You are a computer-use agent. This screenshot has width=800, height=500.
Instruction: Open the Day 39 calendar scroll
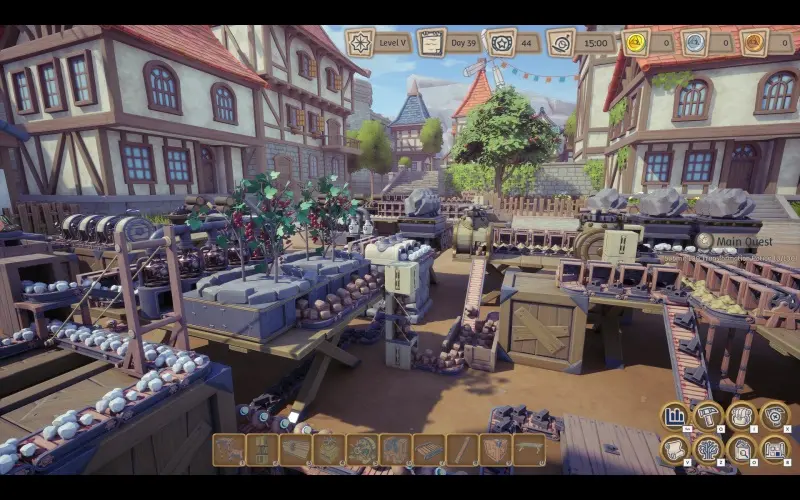coord(431,43)
